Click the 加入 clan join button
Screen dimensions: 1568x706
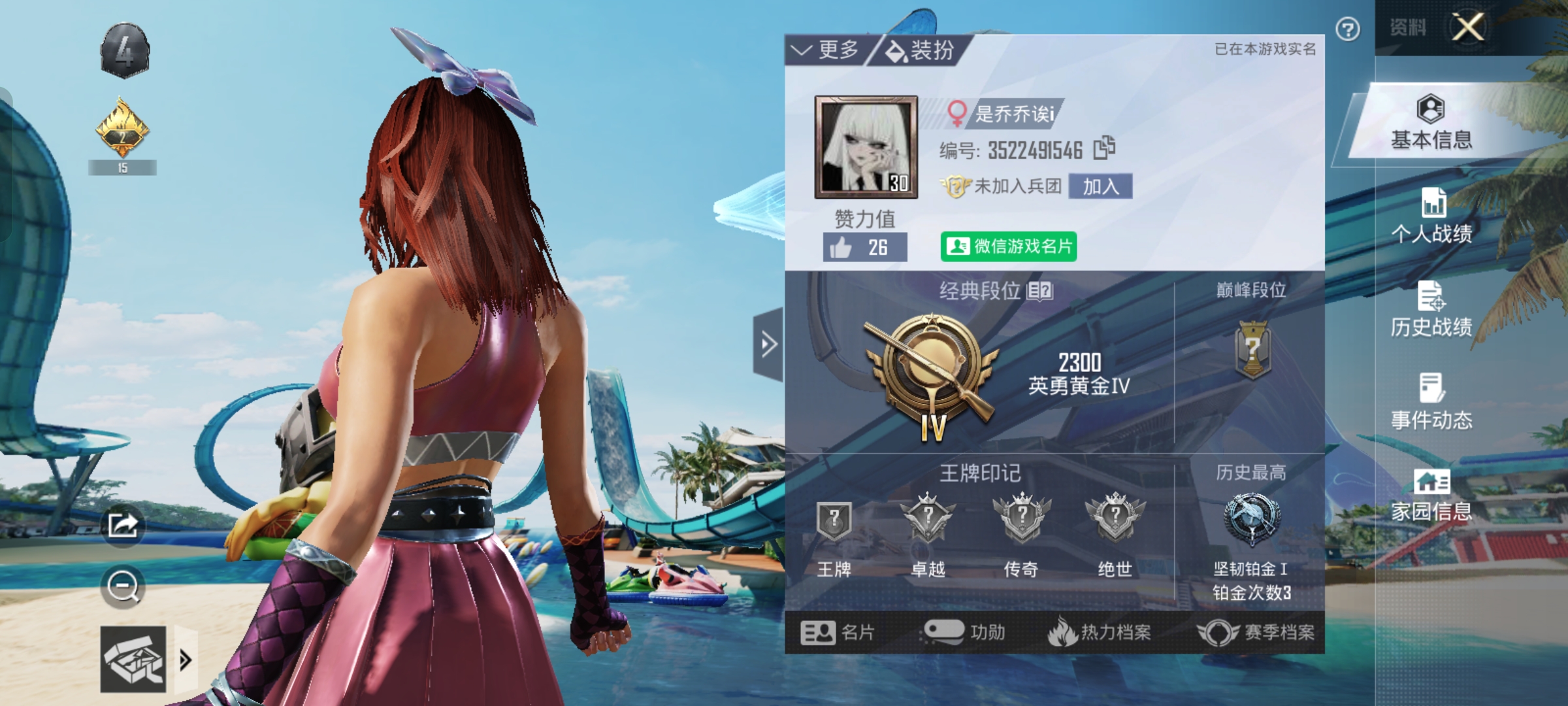click(1100, 187)
